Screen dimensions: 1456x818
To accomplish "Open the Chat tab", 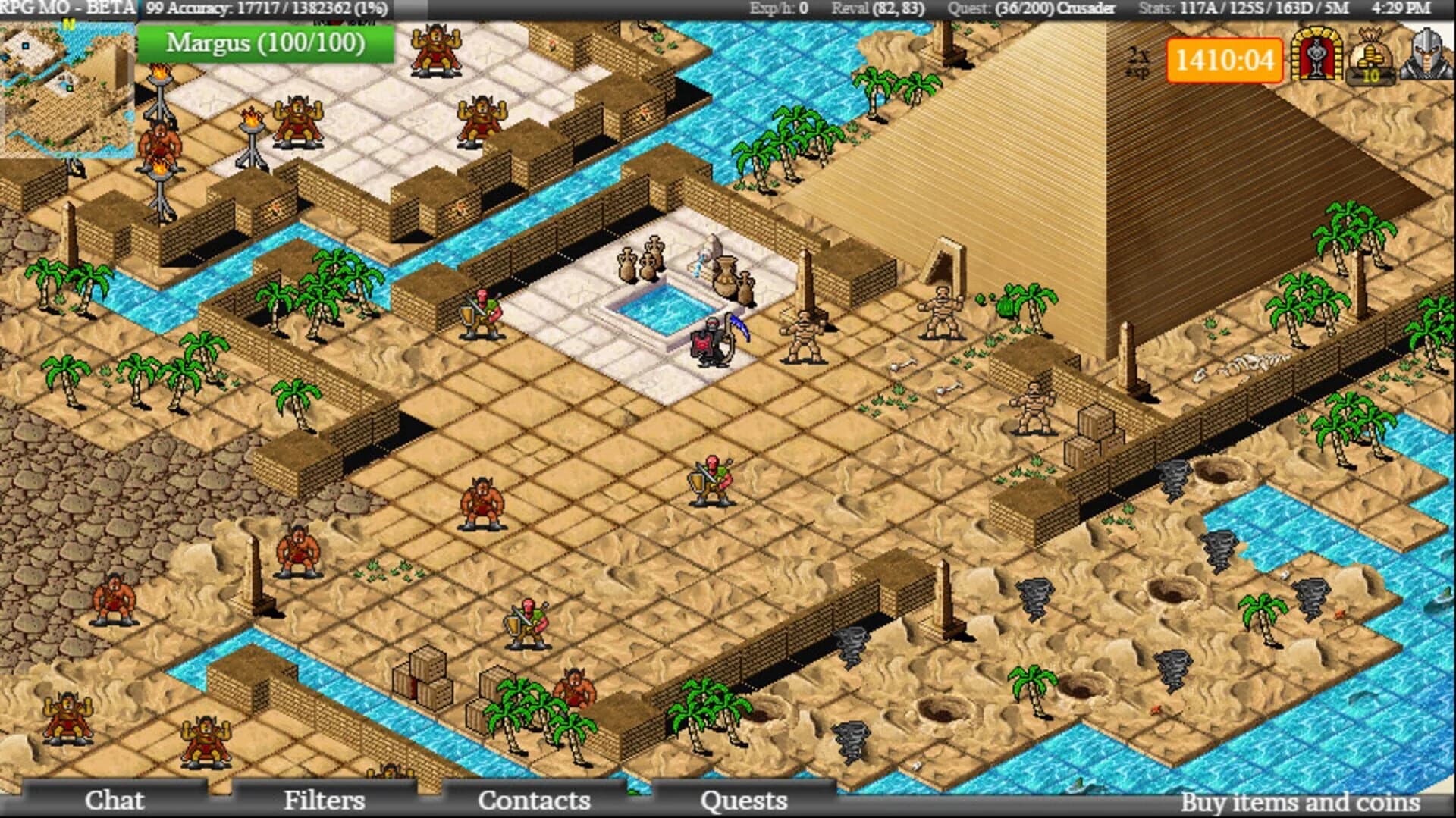I will tap(115, 800).
